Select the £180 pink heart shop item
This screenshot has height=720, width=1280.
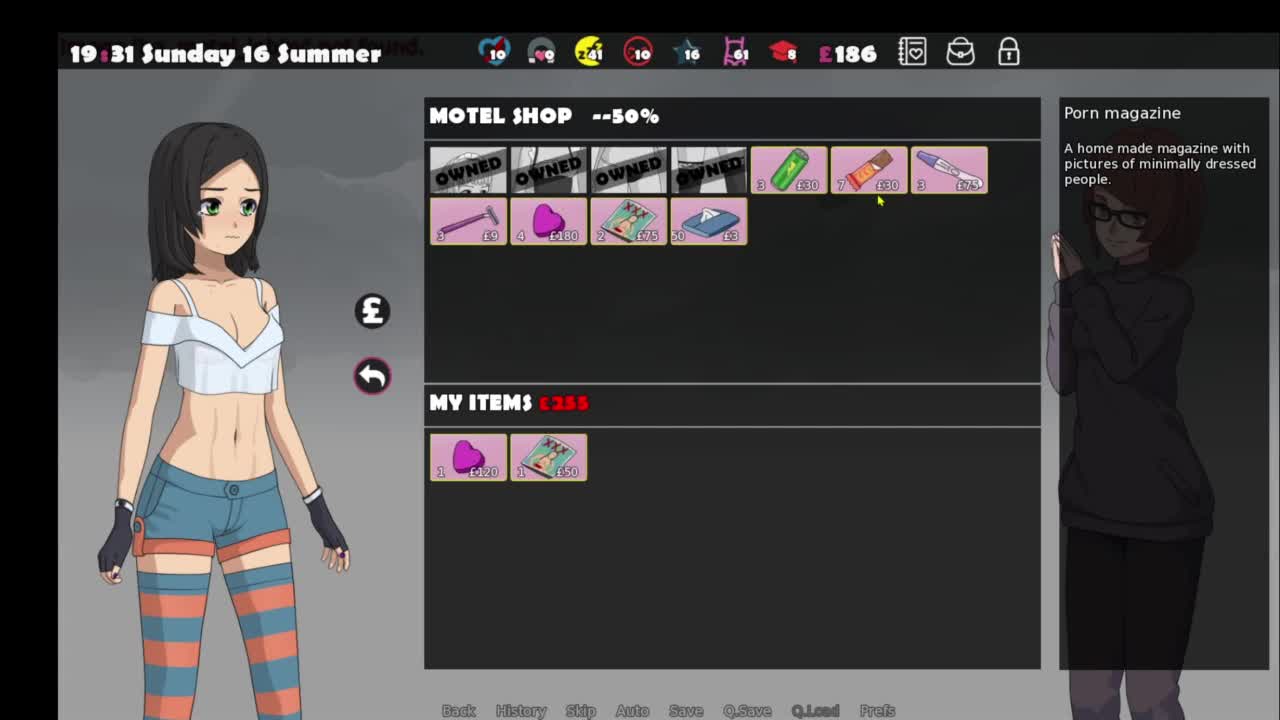point(548,221)
